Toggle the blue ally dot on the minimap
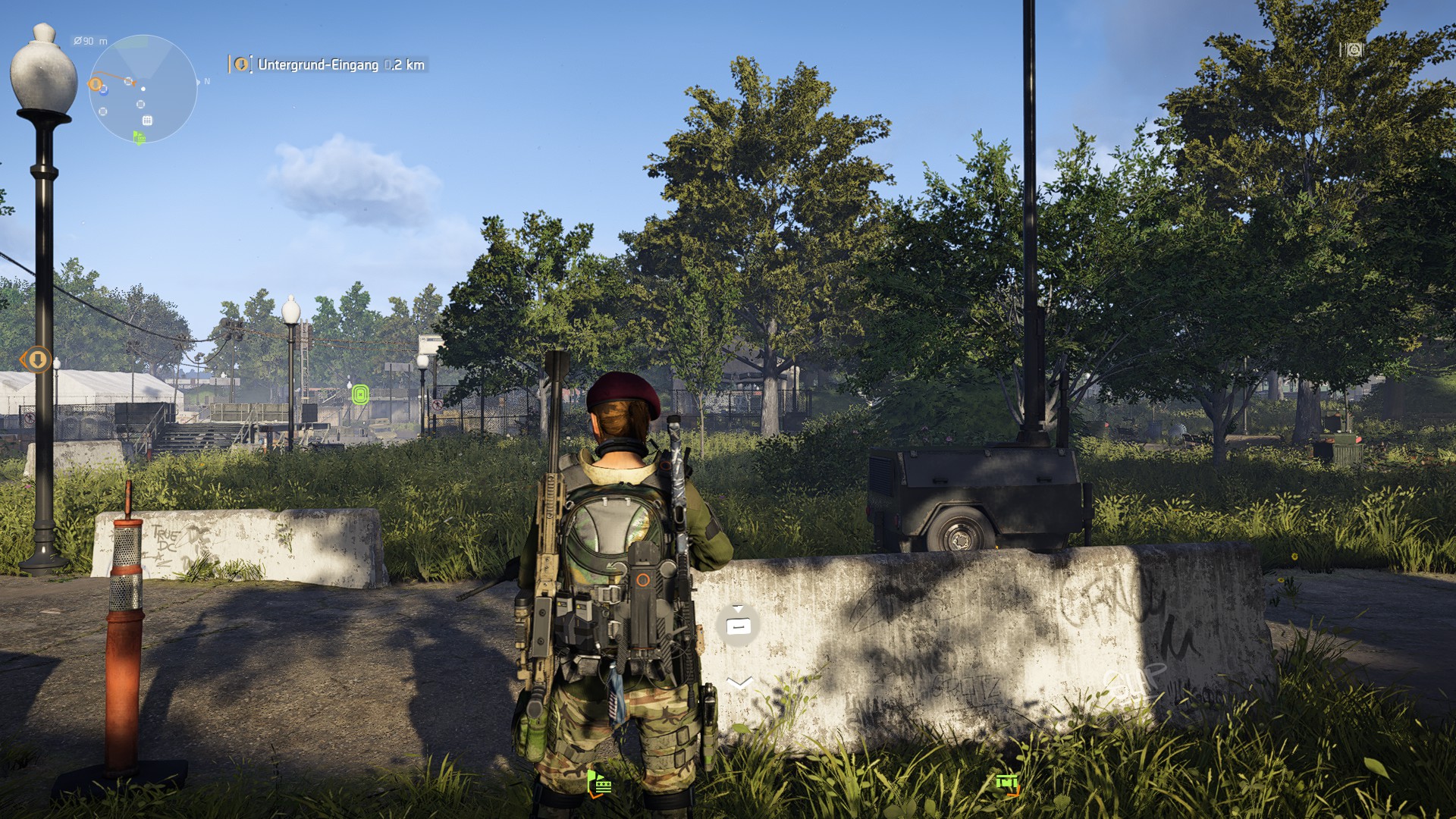1456x819 pixels. (x=104, y=91)
